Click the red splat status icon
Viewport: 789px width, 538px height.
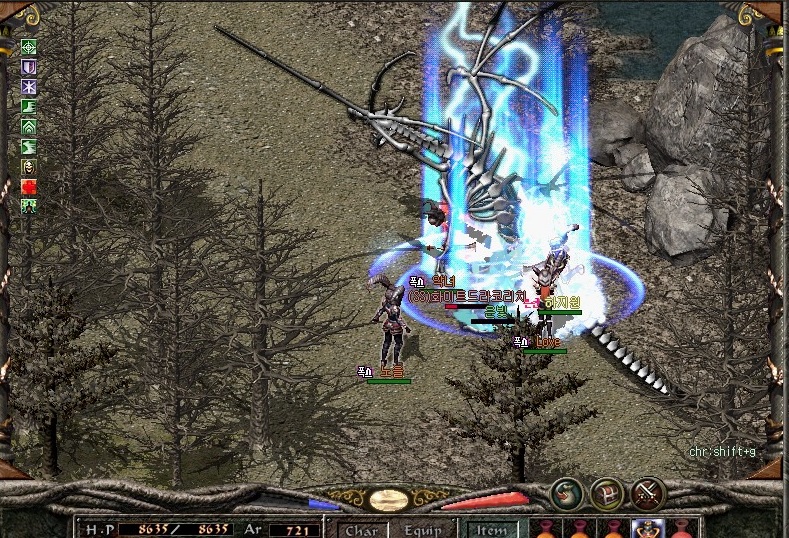click(x=29, y=187)
